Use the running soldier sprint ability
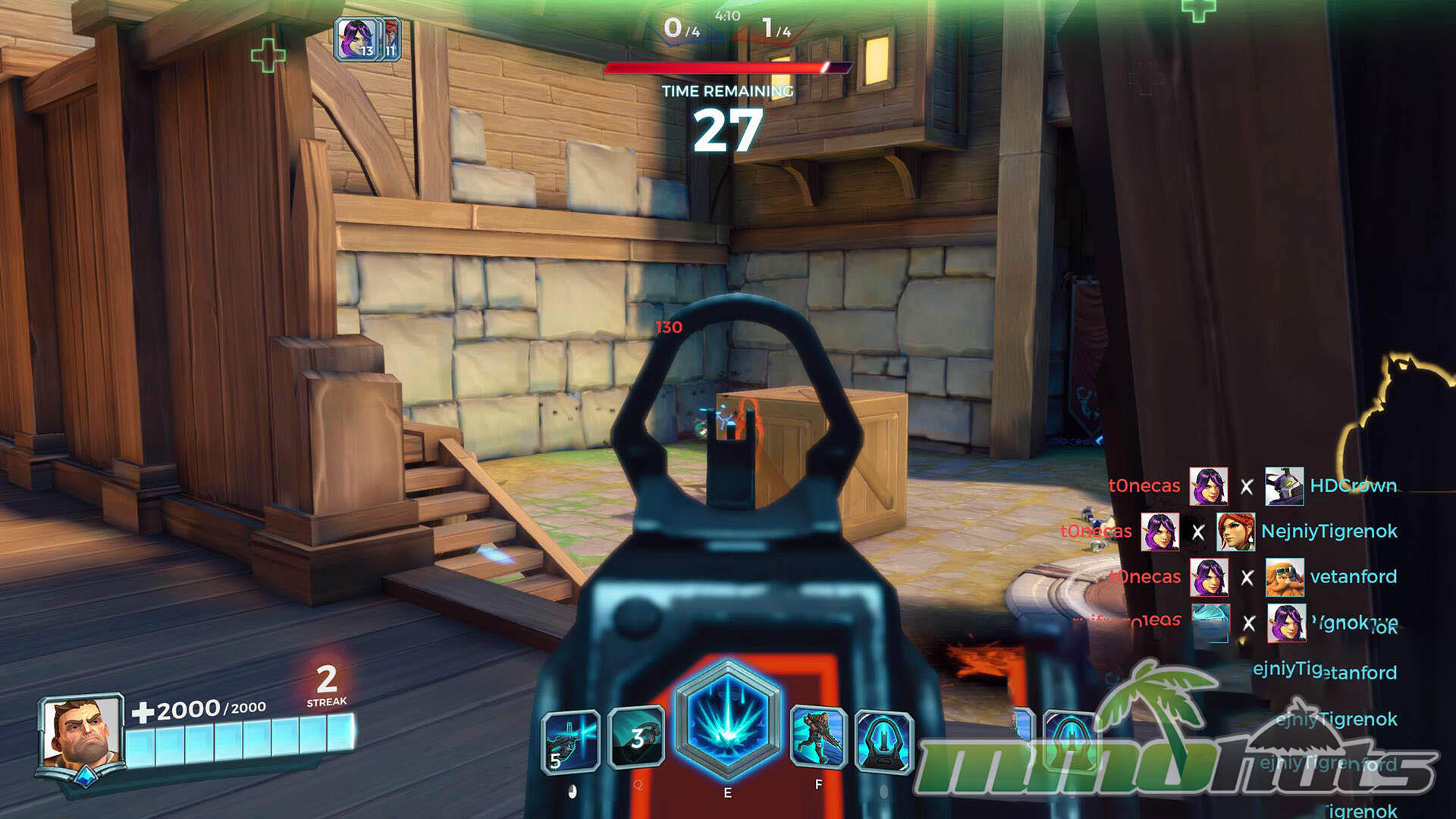1456x819 pixels. point(818,737)
